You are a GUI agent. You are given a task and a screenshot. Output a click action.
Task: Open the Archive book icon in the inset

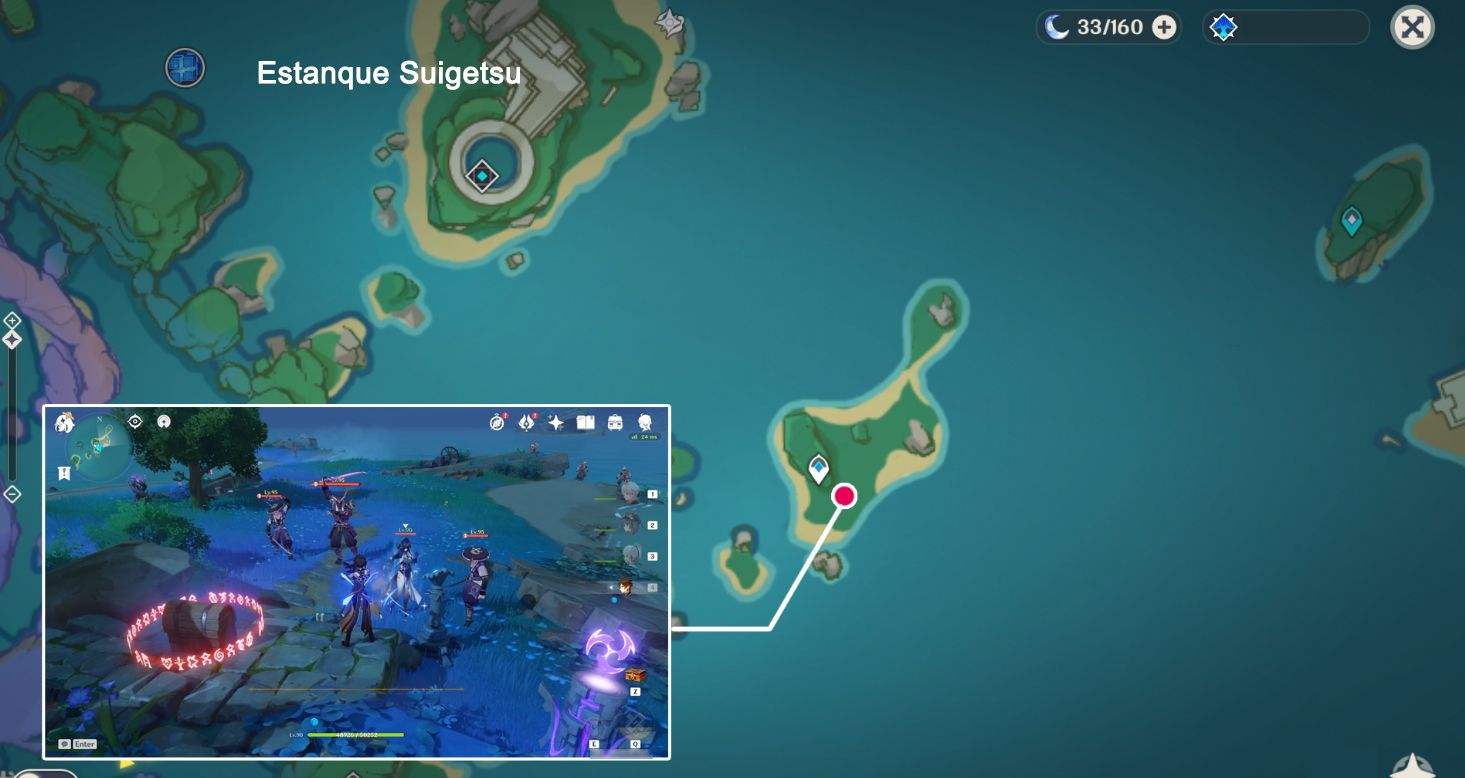tap(586, 421)
